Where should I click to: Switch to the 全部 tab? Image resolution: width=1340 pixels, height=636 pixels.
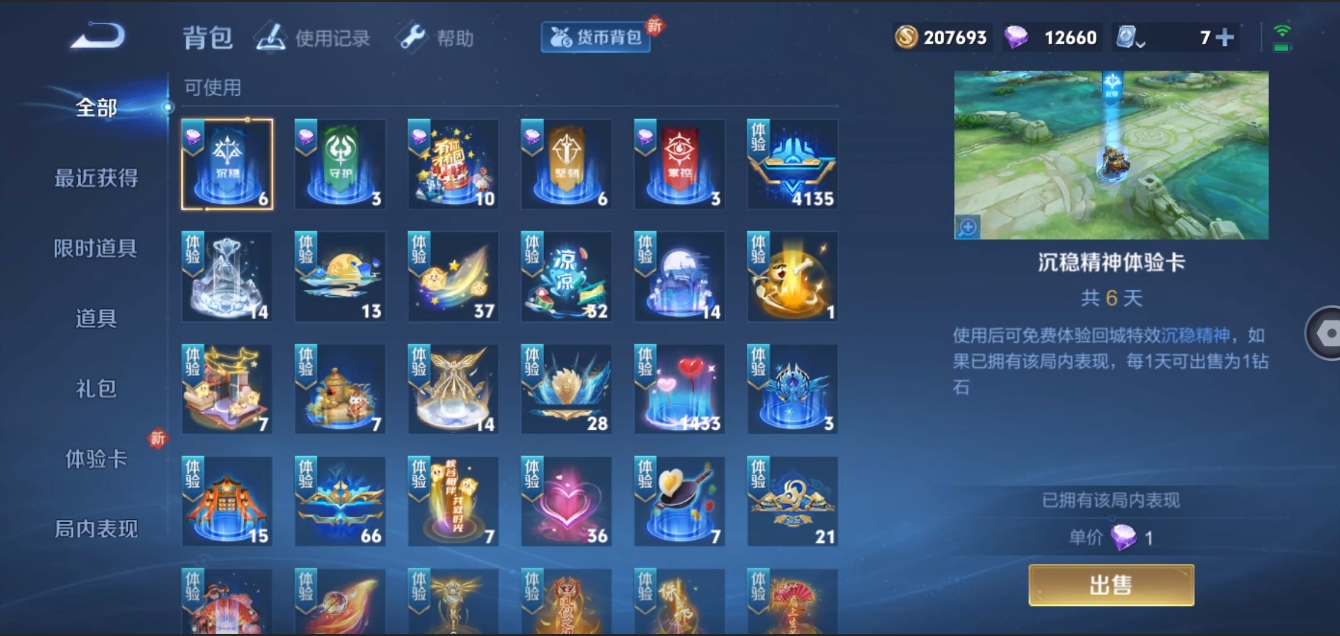(x=96, y=108)
